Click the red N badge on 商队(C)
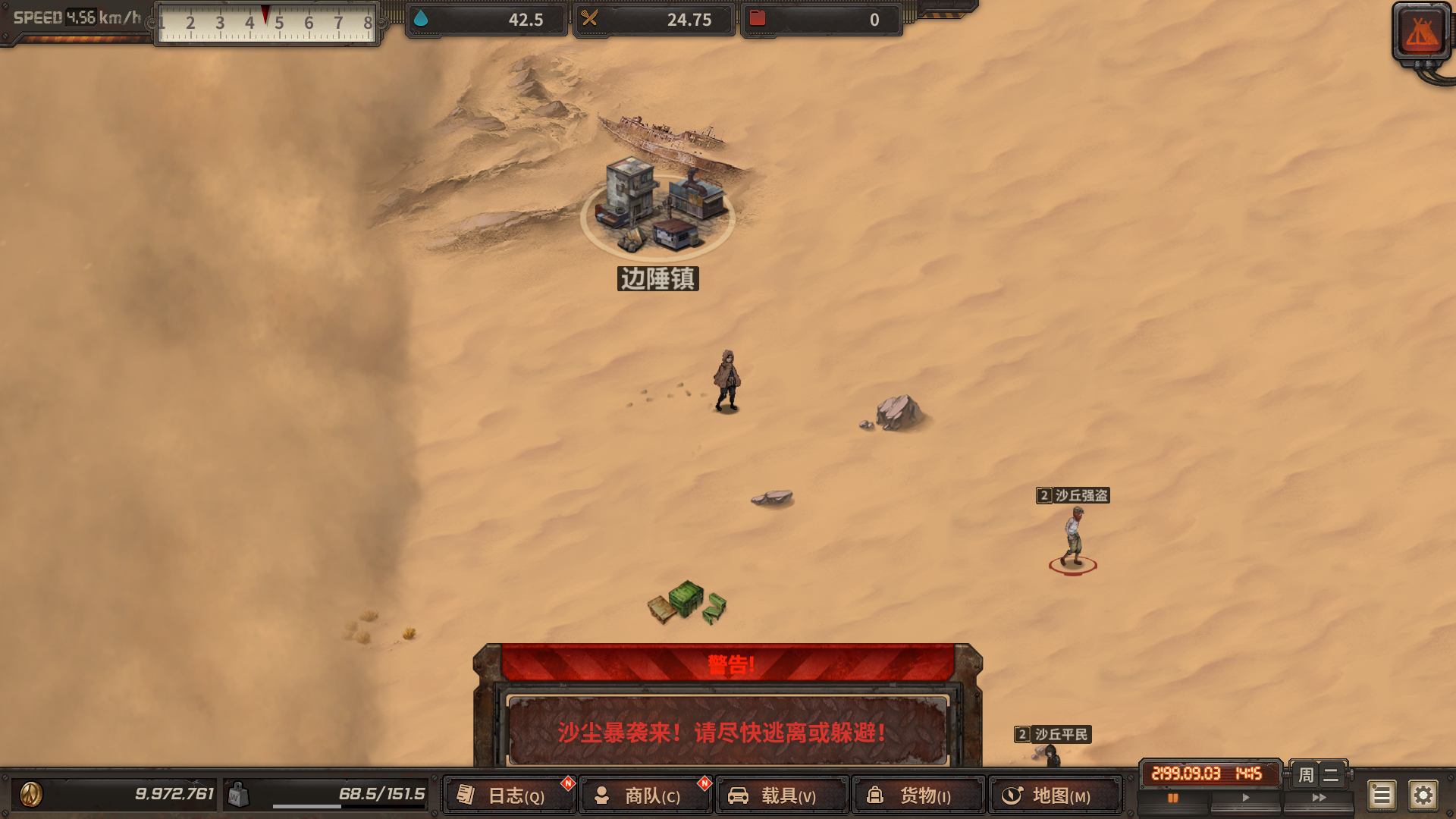Image resolution: width=1456 pixels, height=819 pixels. 704,782
